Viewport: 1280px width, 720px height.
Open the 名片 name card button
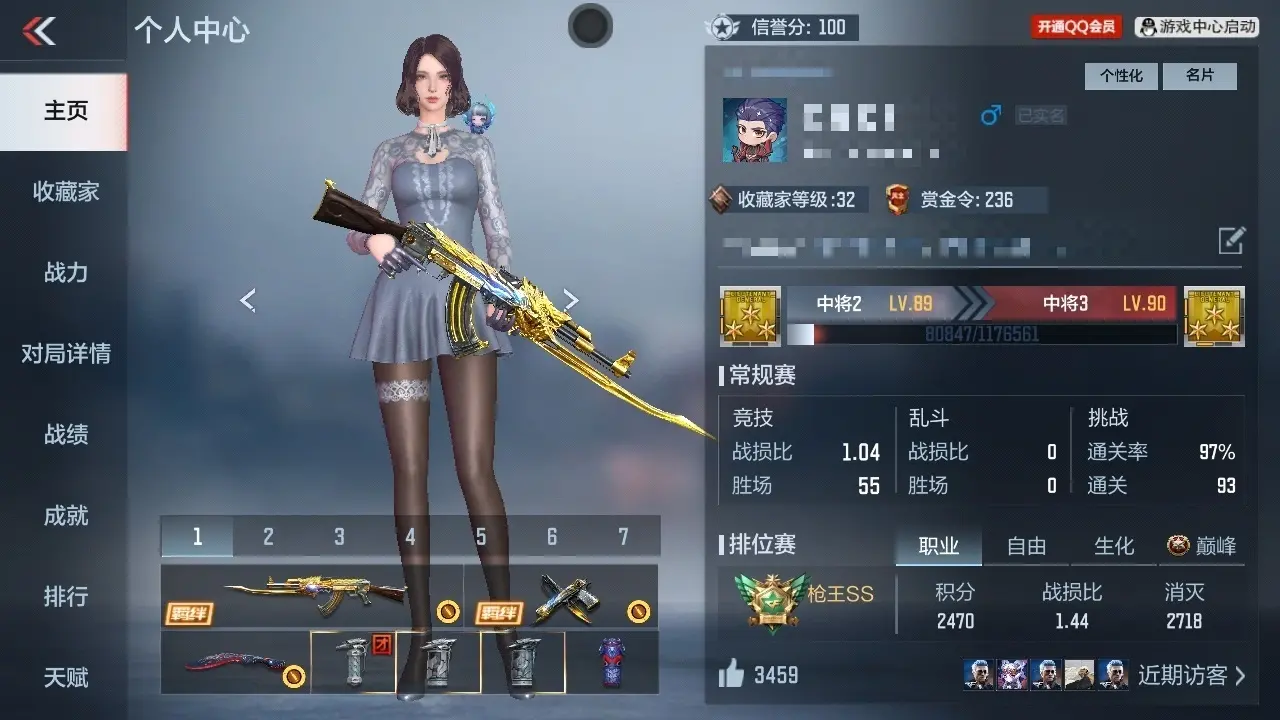click(1199, 76)
